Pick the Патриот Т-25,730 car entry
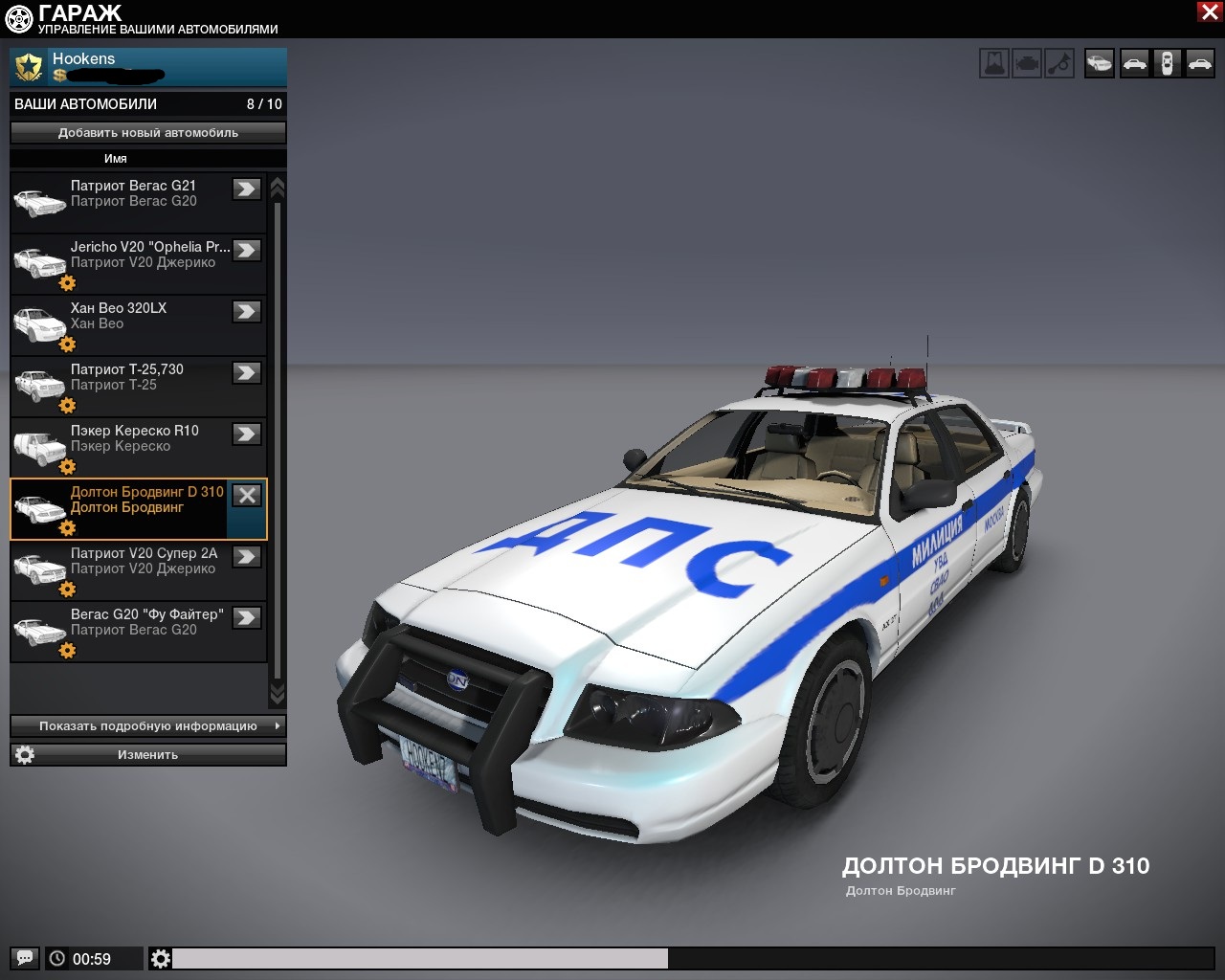Image resolution: width=1225 pixels, height=980 pixels. click(134, 385)
